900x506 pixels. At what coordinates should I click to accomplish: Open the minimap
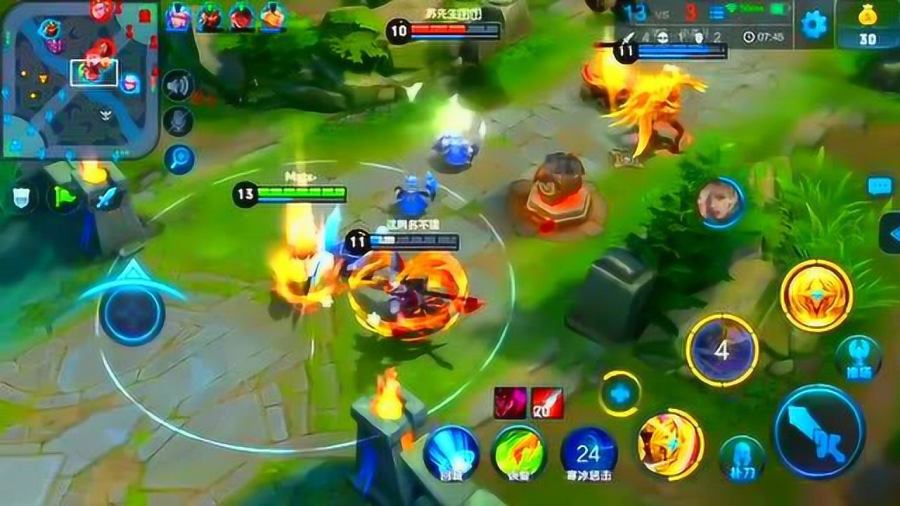pos(80,78)
